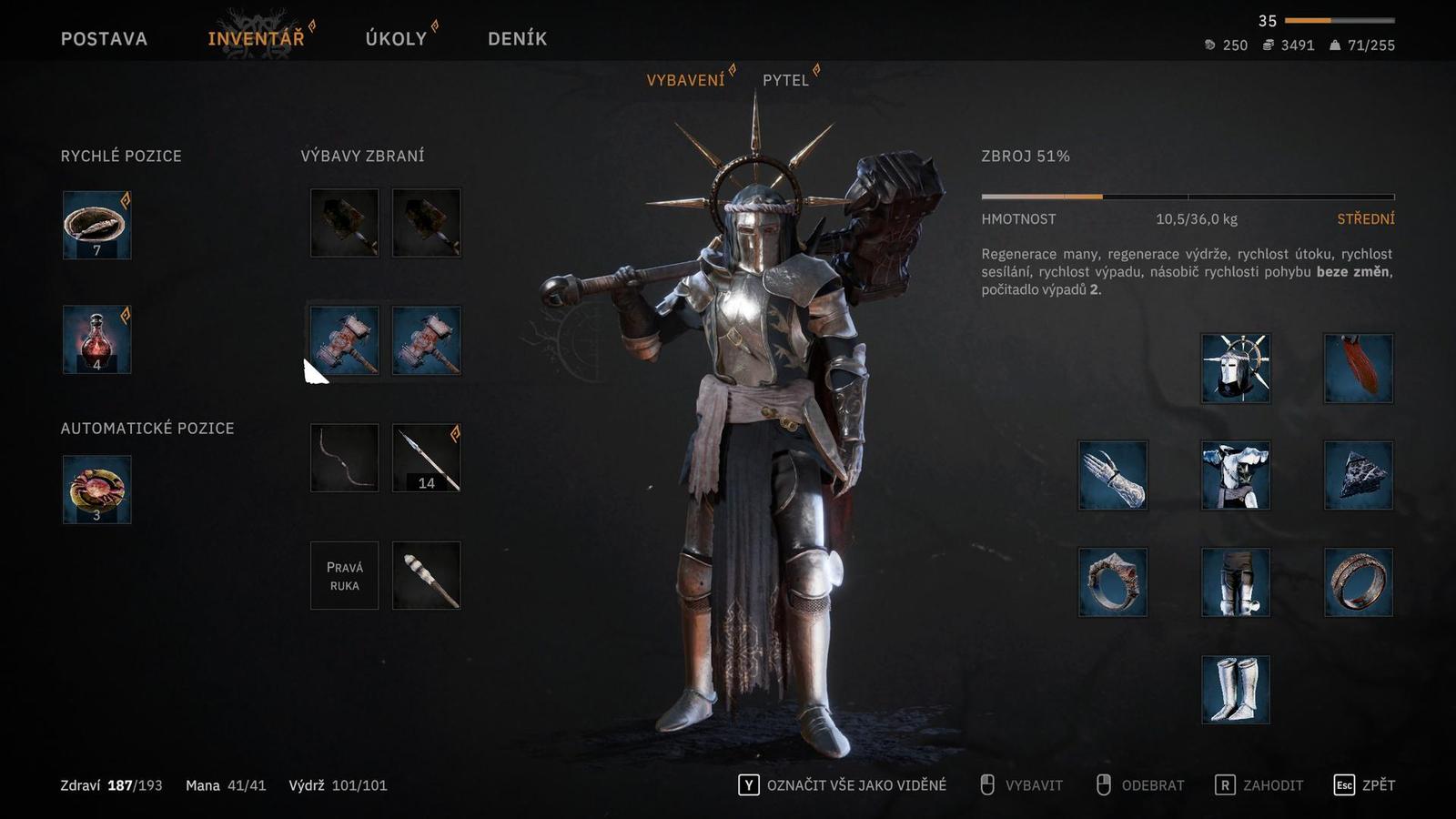Viewport: 1456px width, 819px height.
Task: Select the leg armor slot
Action: click(x=1236, y=582)
